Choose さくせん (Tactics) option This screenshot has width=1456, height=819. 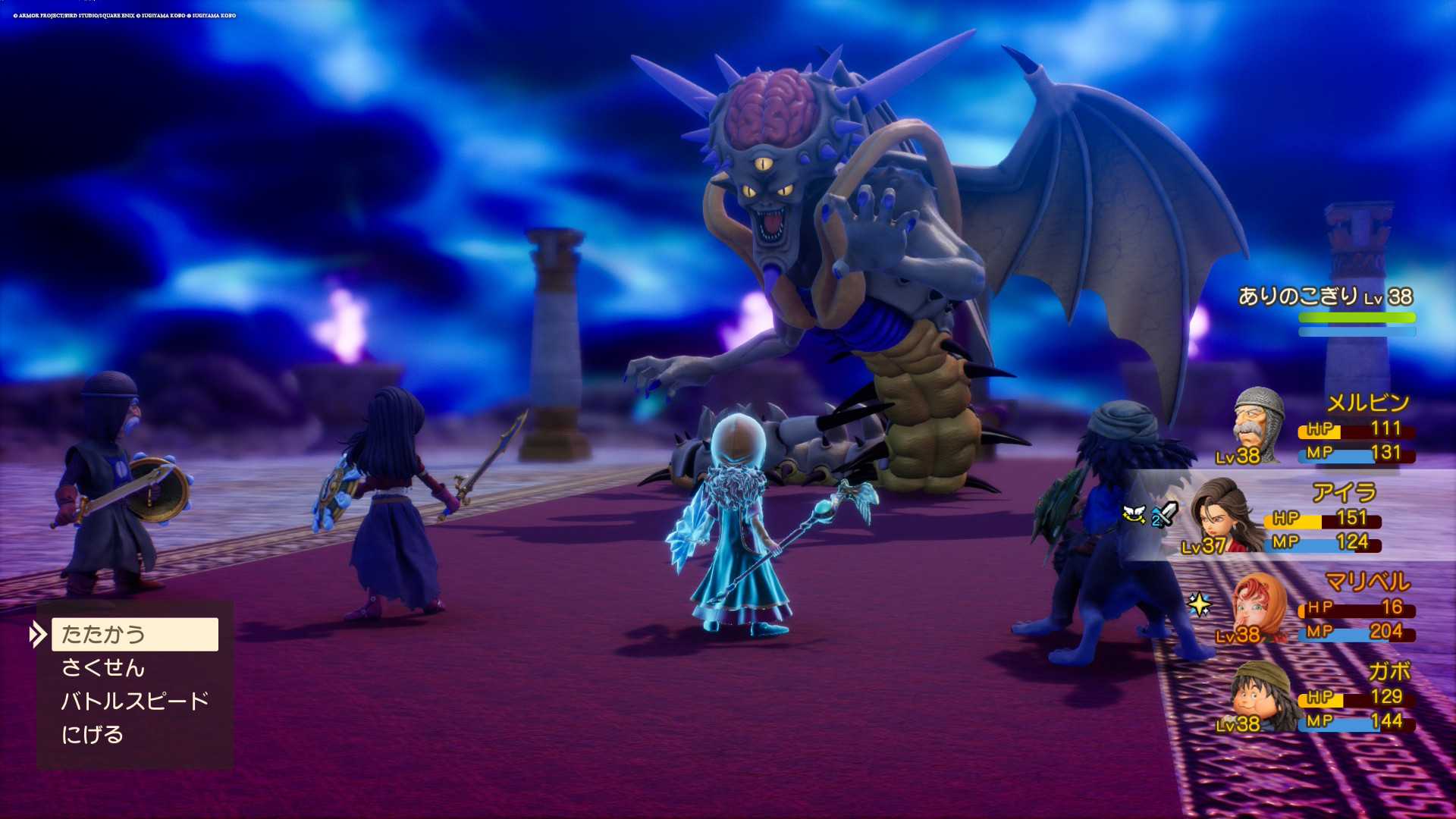103,667
